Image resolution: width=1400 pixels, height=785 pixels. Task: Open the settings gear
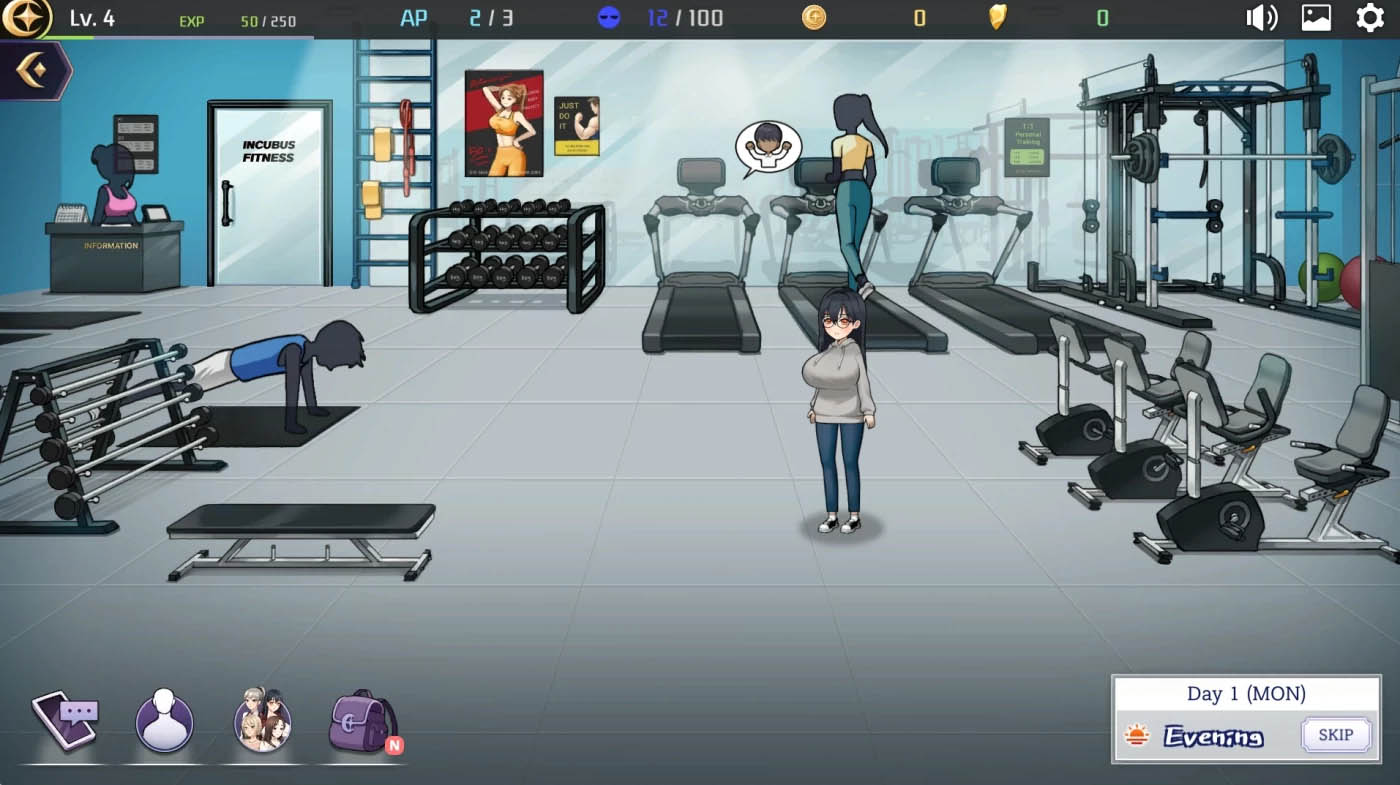[1370, 17]
